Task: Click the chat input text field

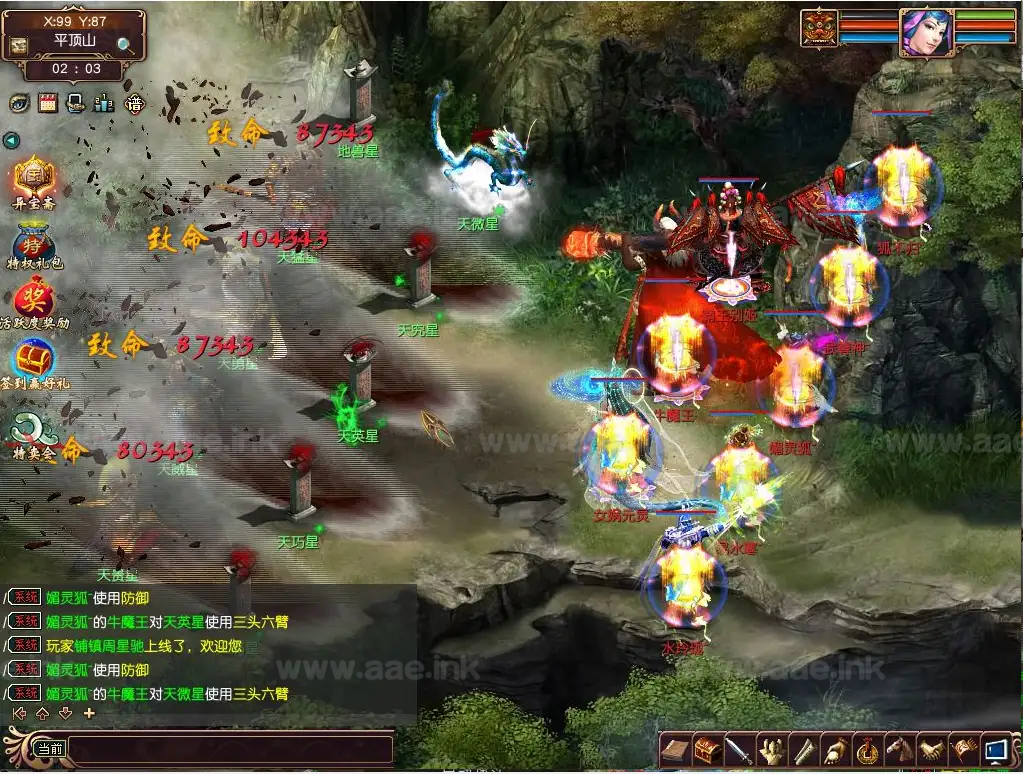Action: tap(230, 748)
